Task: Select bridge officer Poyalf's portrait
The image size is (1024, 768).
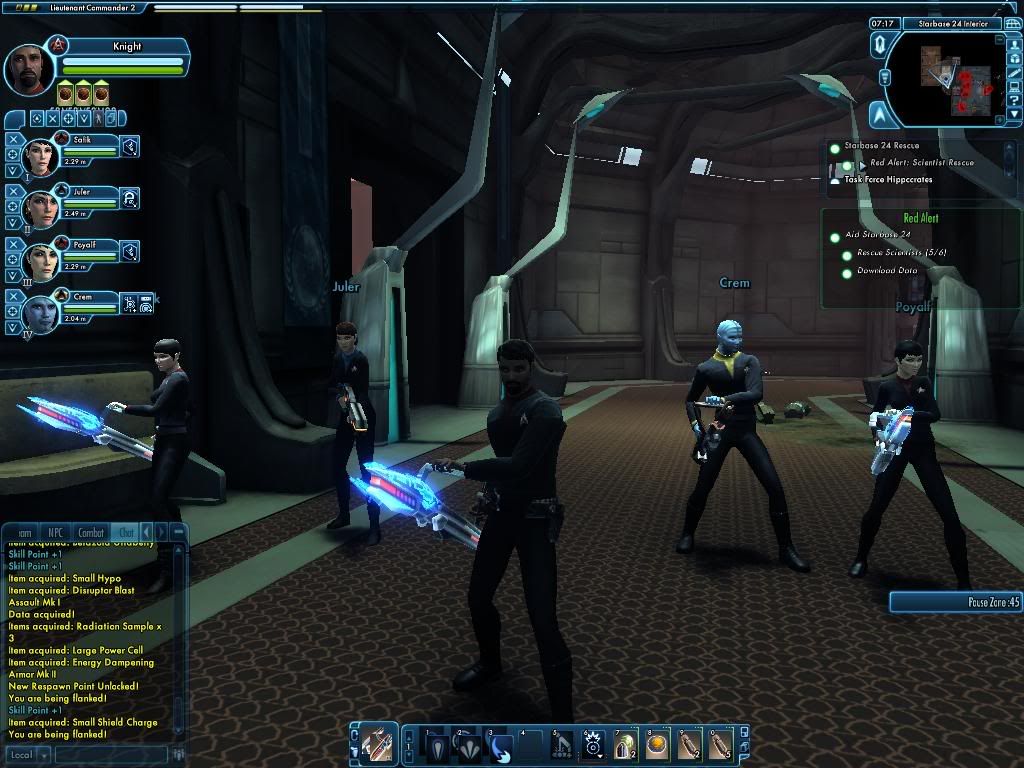Action: (x=43, y=260)
